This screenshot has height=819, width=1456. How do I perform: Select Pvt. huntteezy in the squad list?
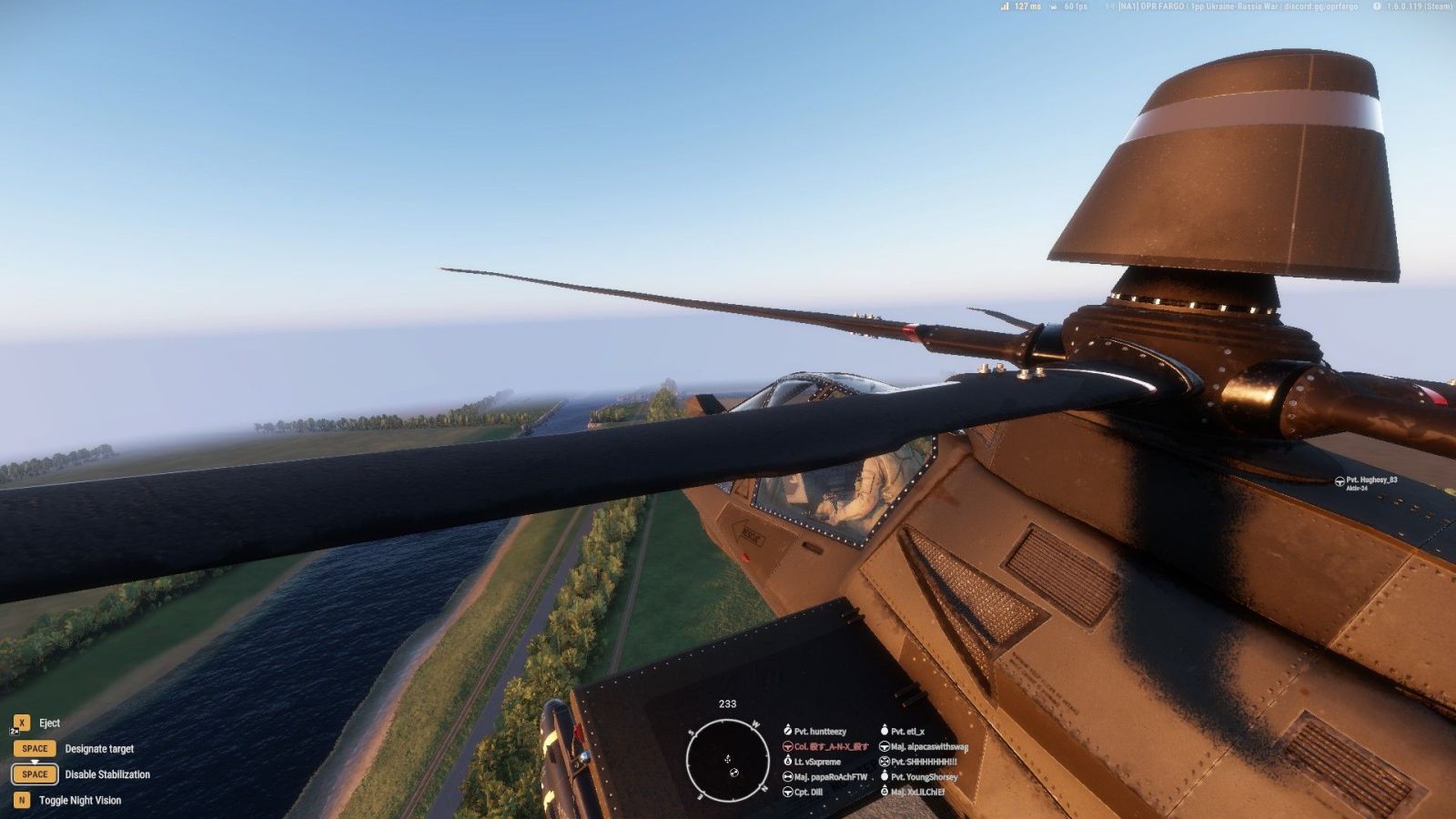pos(819,731)
